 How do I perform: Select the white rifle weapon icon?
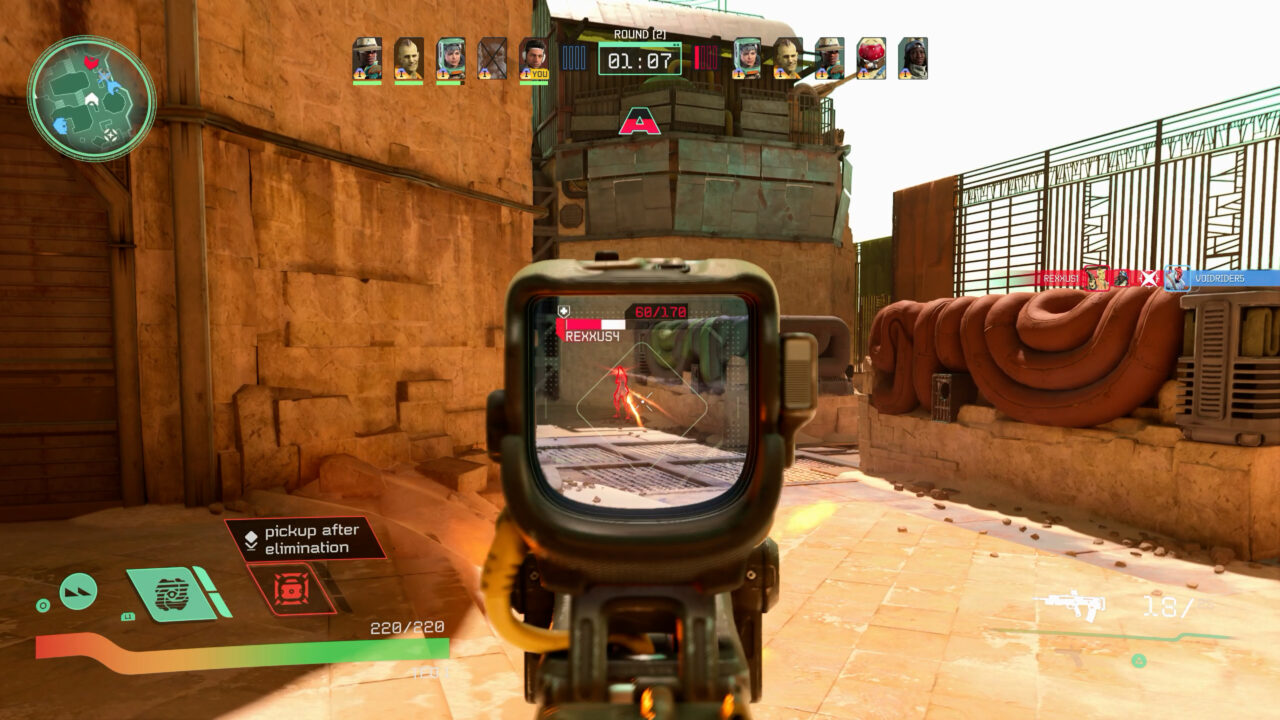coord(1074,603)
